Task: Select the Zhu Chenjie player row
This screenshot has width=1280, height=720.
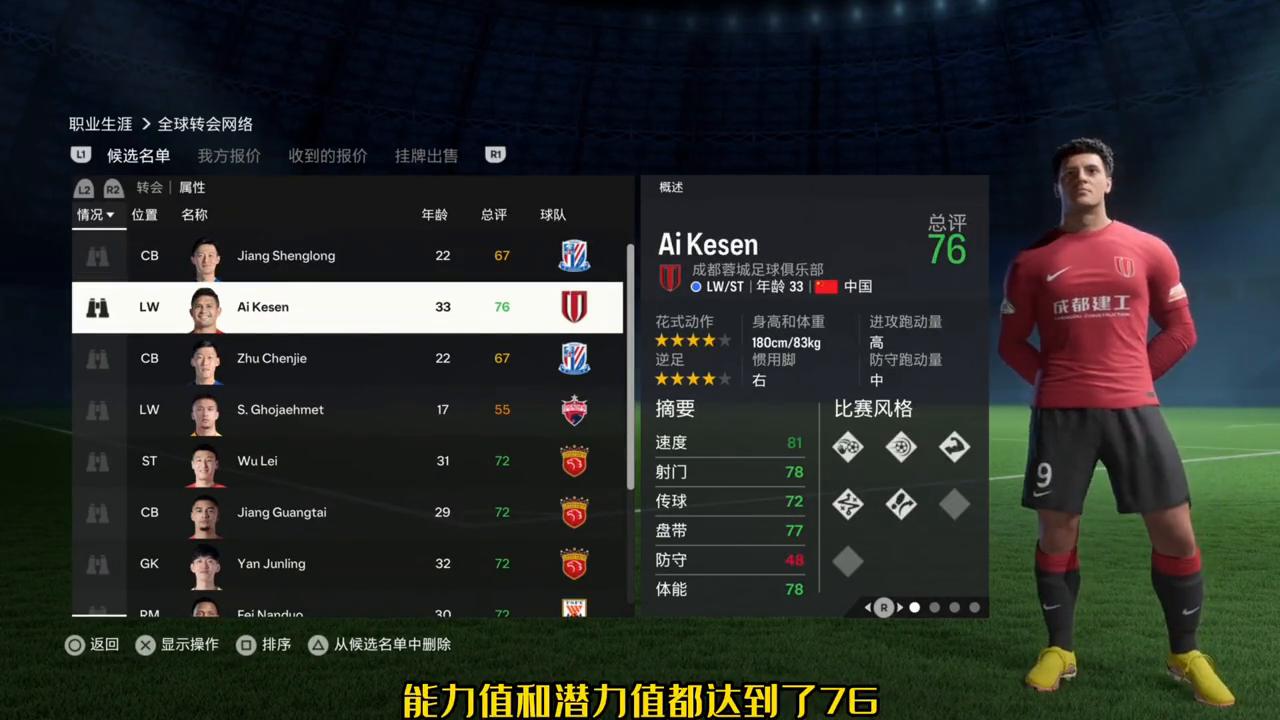Action: pyautogui.click(x=347, y=358)
